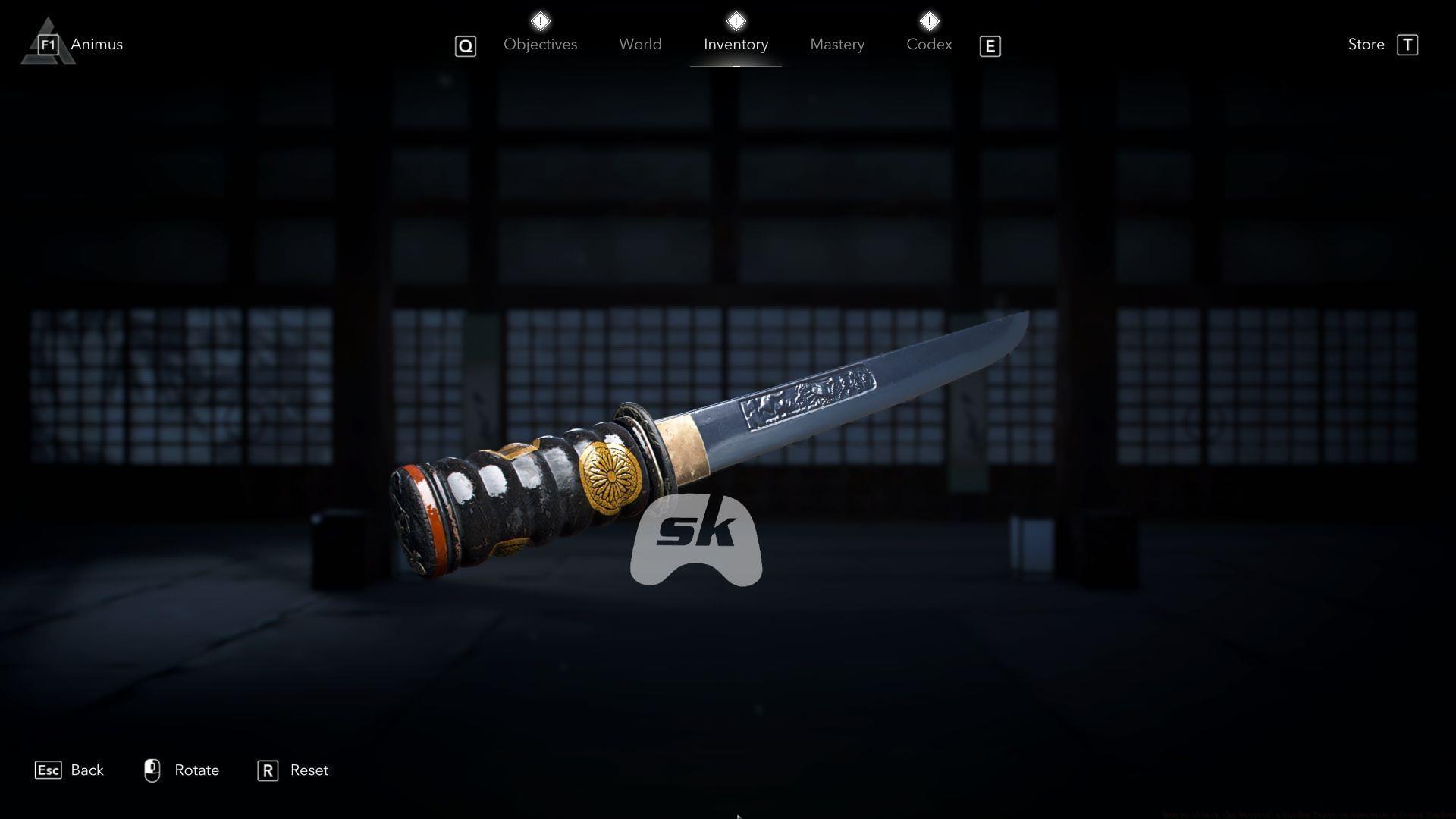
Task: Show the Codex tab
Action: (929, 44)
